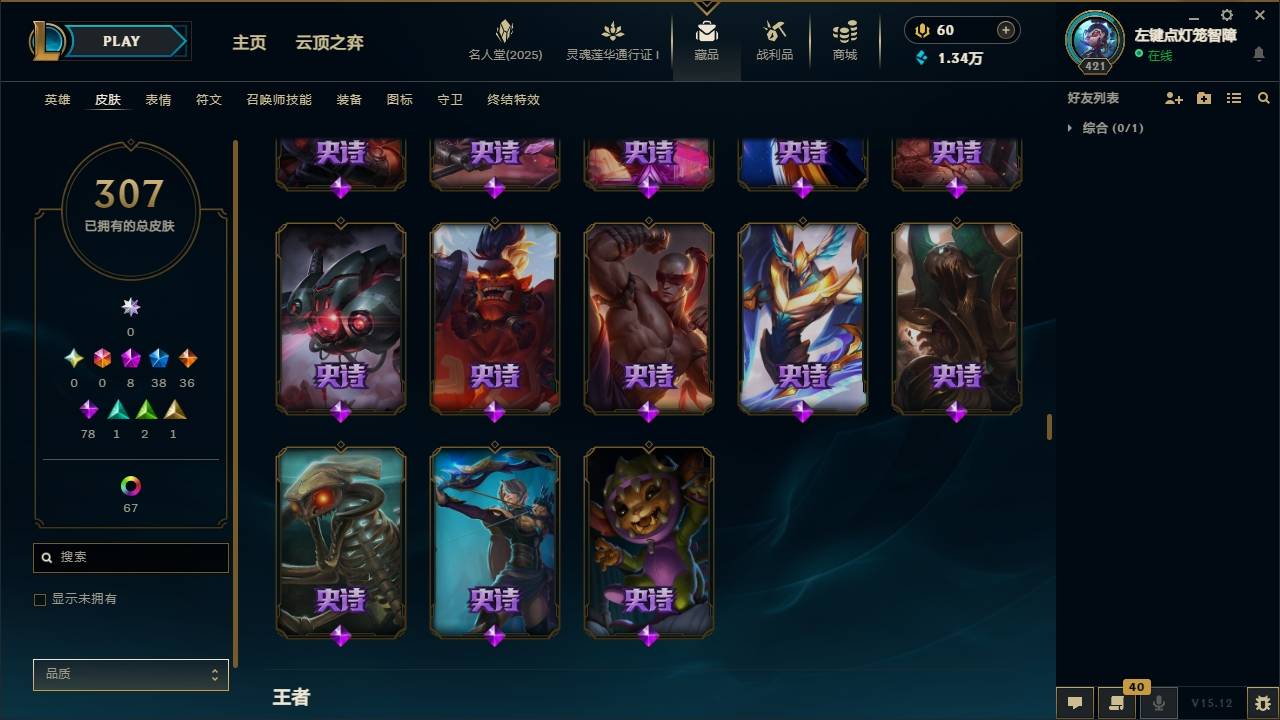Viewport: 1280px width, 720px height.
Task: Open the 云顶之弈 menu item
Action: point(330,42)
